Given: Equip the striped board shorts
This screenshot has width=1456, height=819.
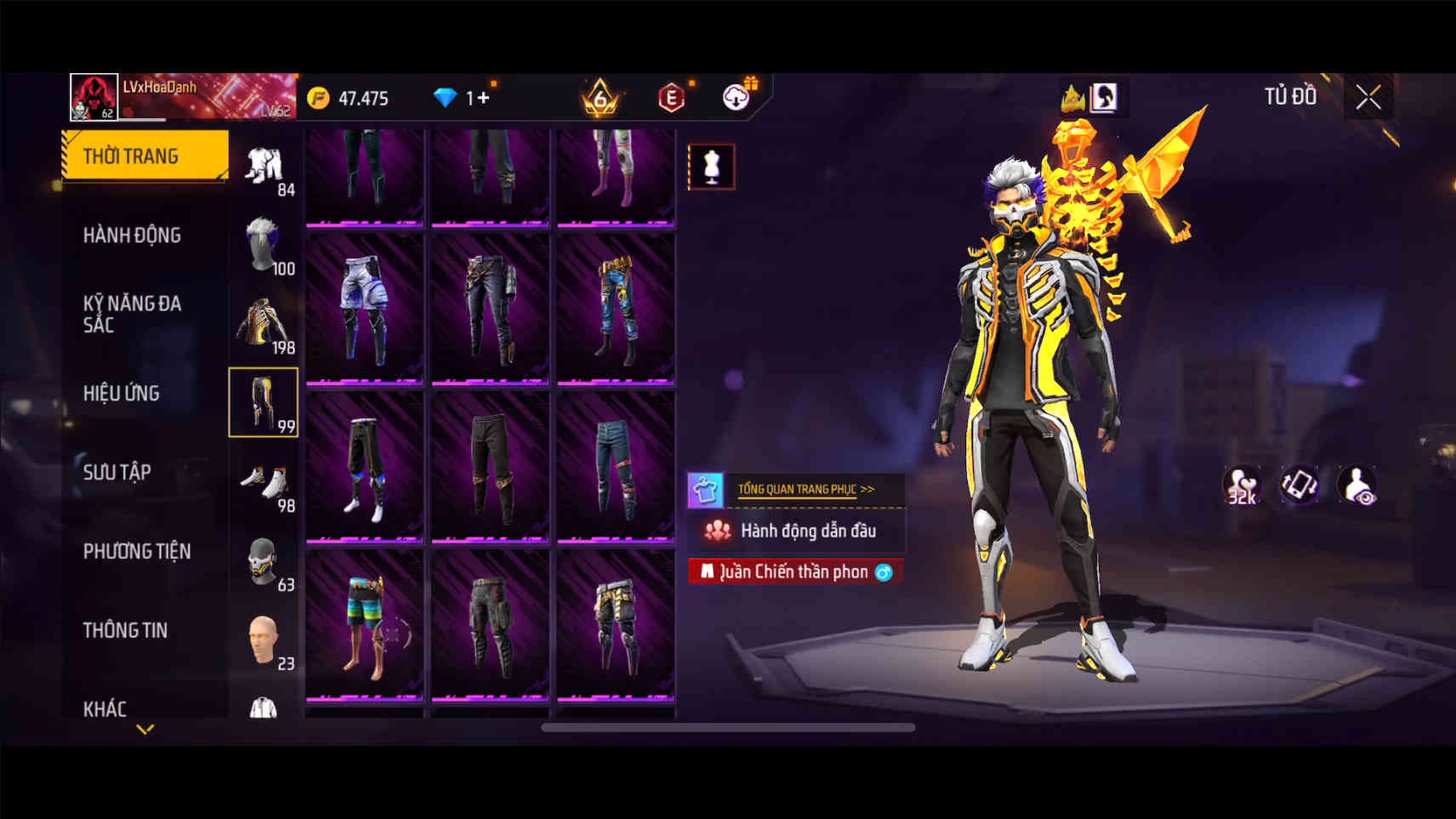Looking at the screenshot, I should [365, 625].
